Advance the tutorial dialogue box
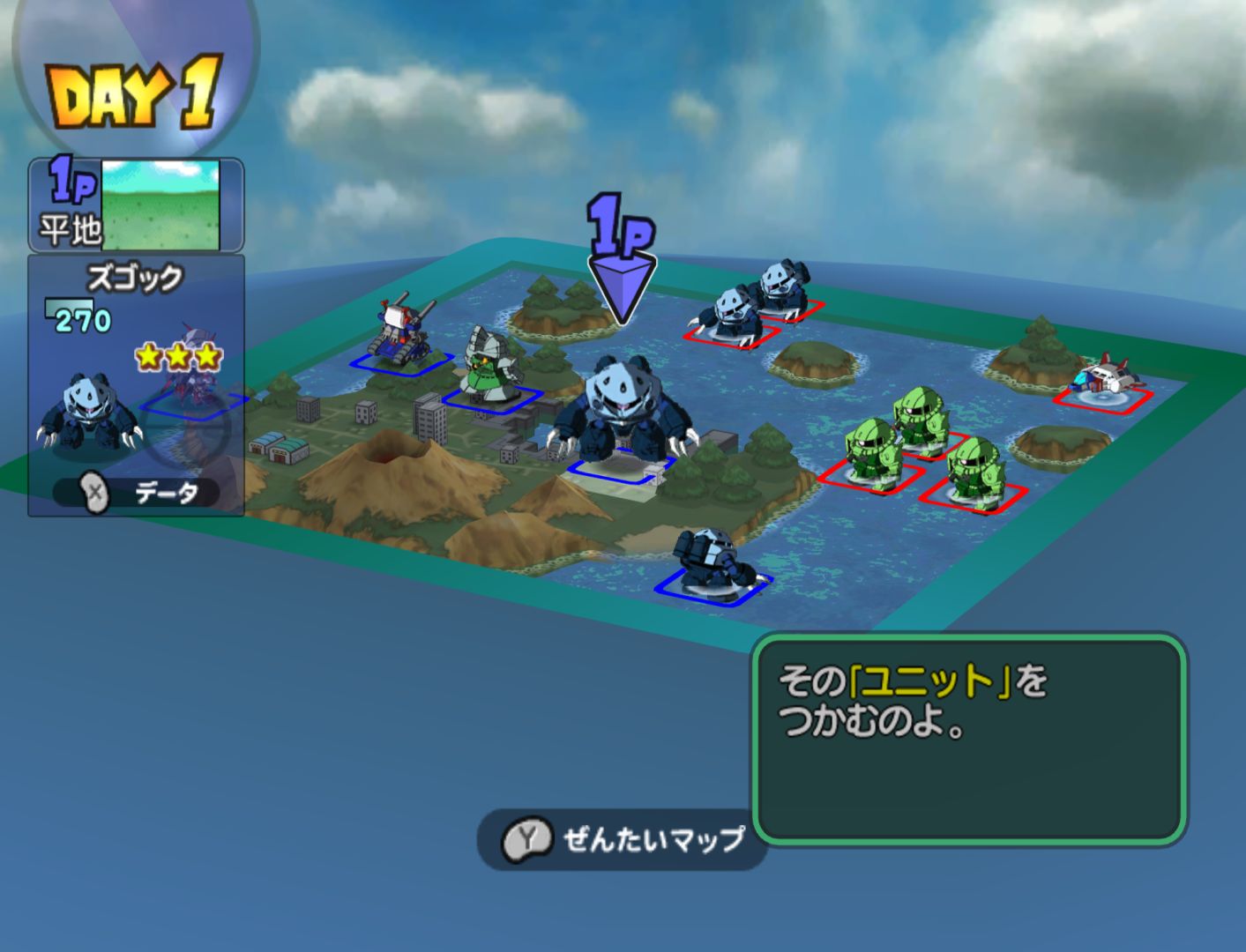The width and height of the screenshot is (1246, 952). point(969,740)
